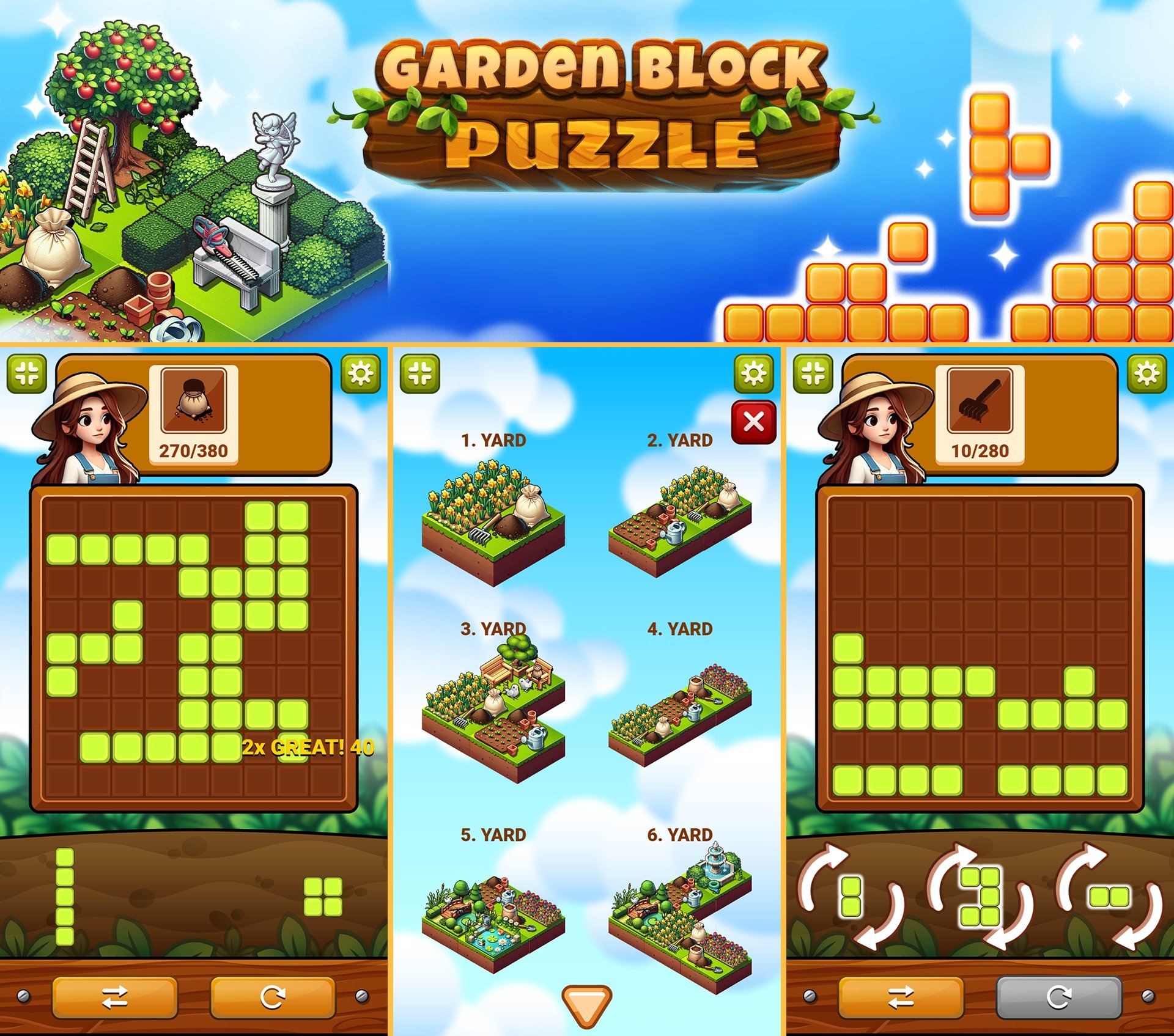Choose the 2. Yard garden tile

(x=679, y=523)
